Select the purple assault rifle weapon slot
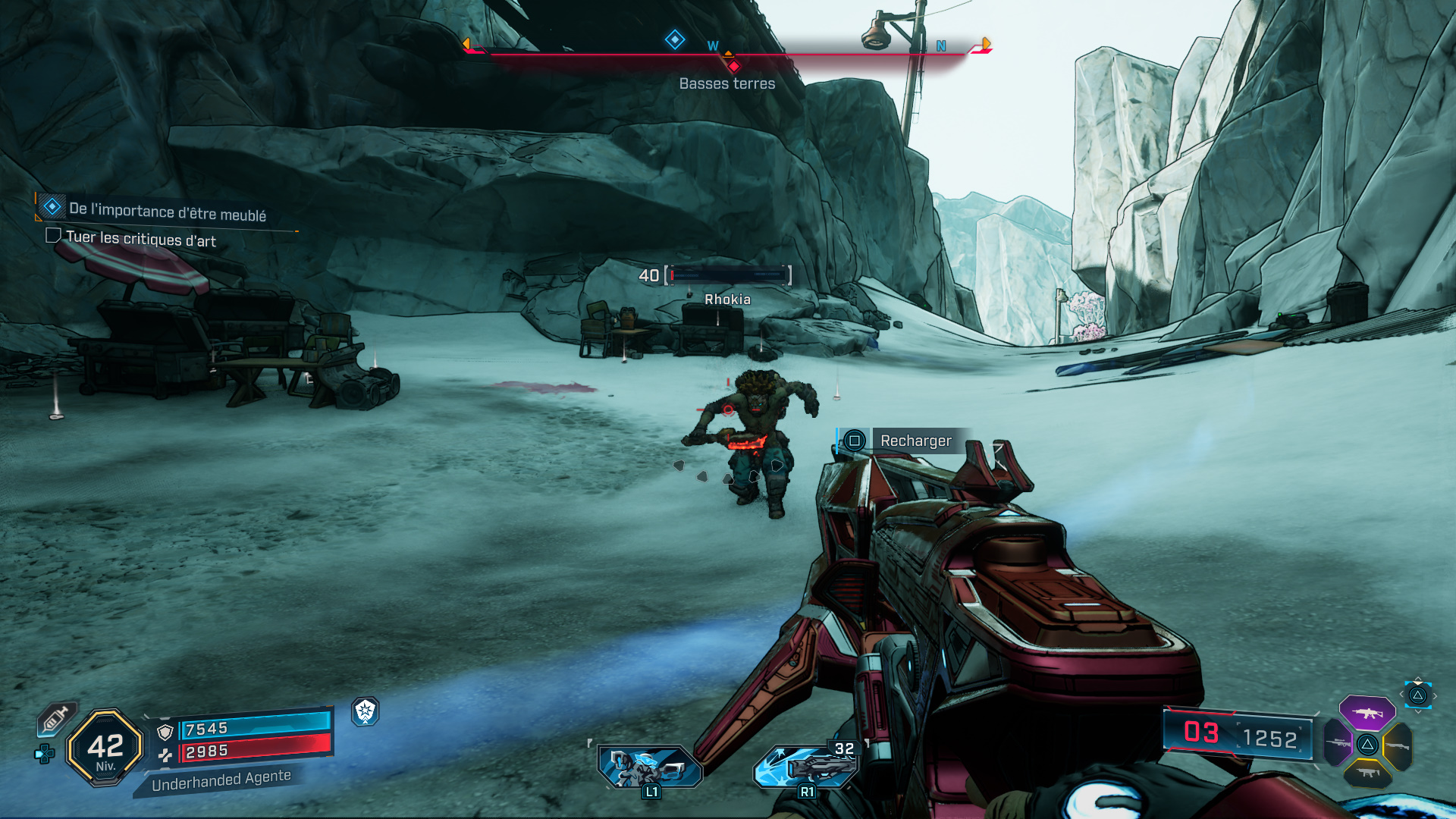This screenshot has width=1456, height=819. [x=1367, y=713]
